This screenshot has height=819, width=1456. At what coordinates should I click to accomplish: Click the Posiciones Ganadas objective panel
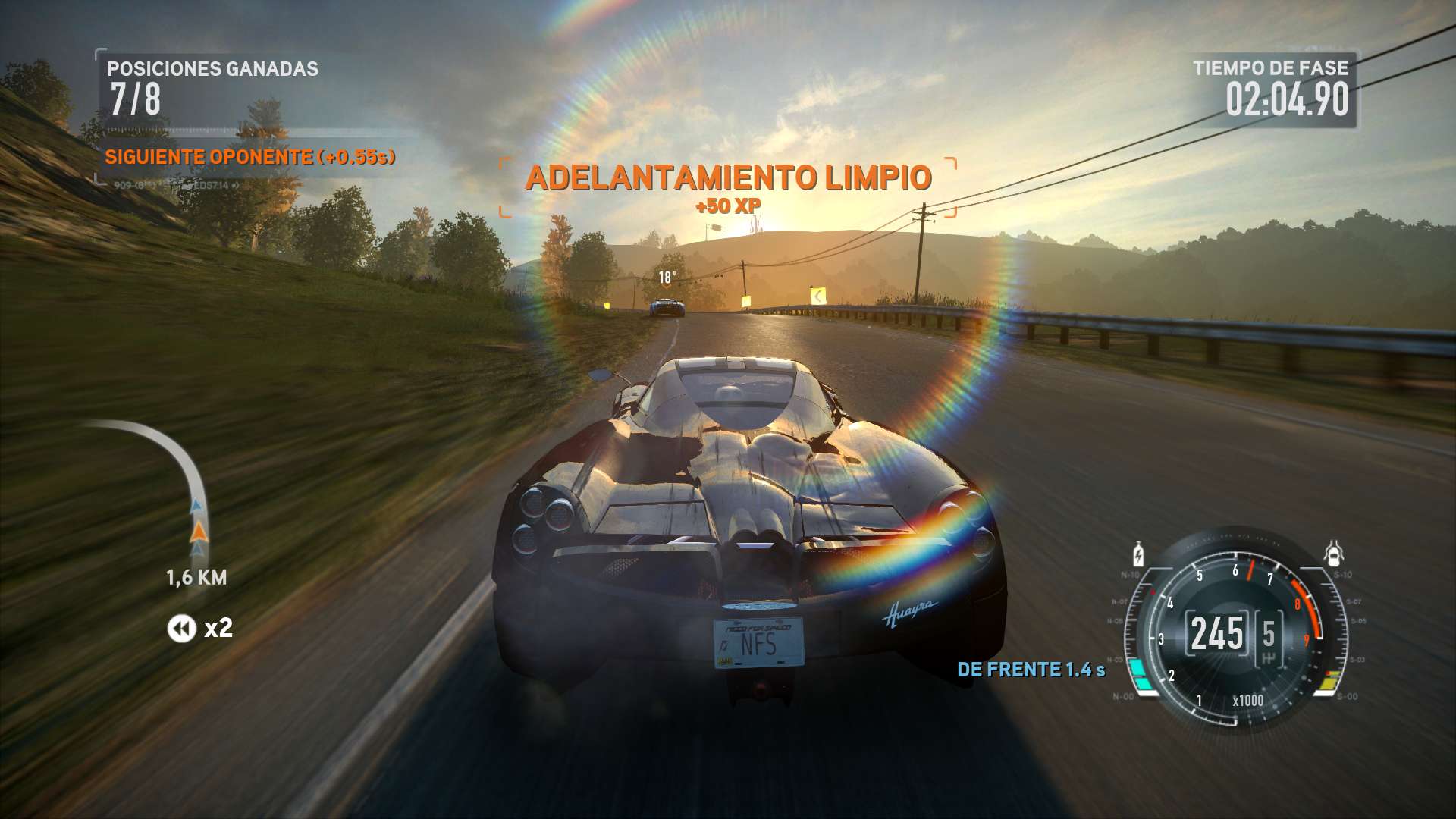pos(212,88)
